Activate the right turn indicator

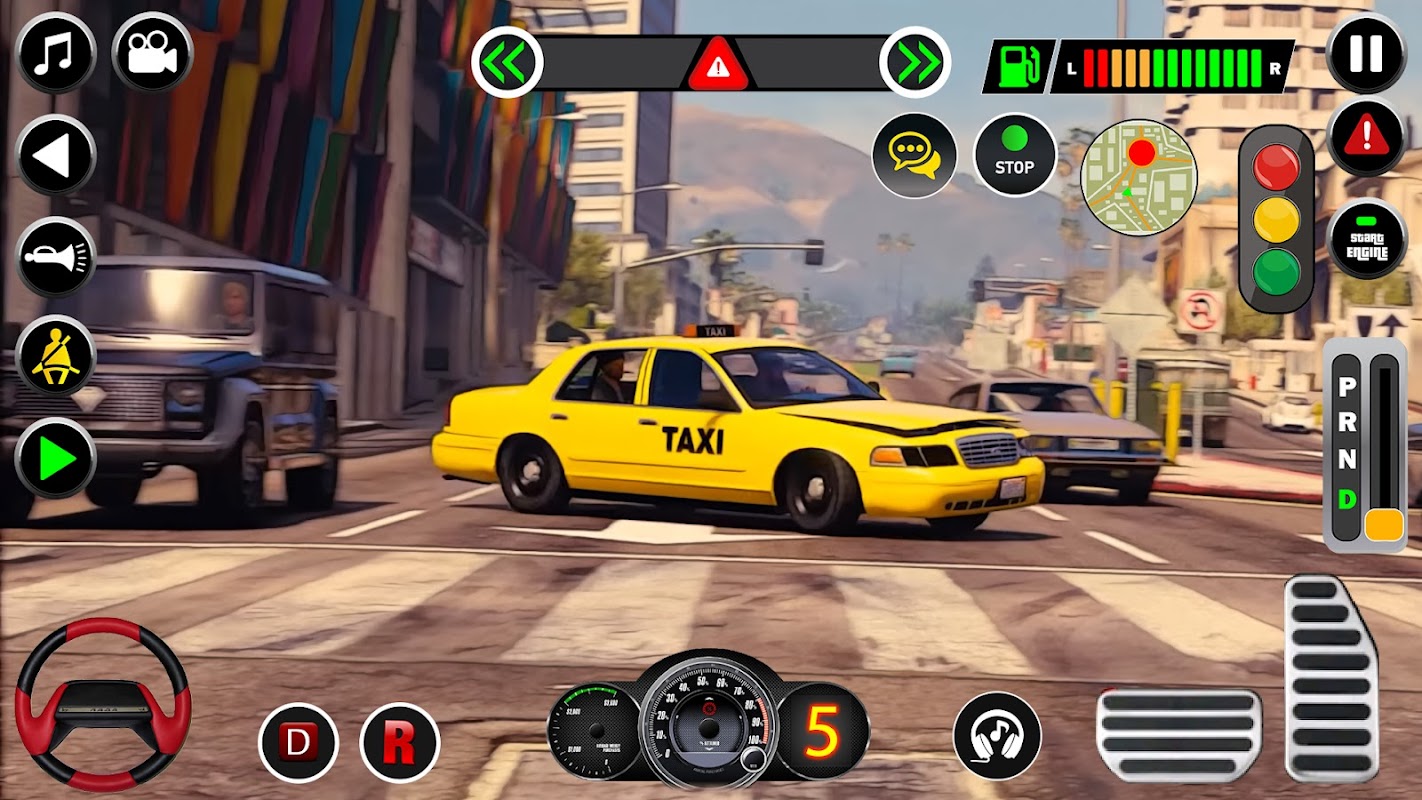coord(915,62)
